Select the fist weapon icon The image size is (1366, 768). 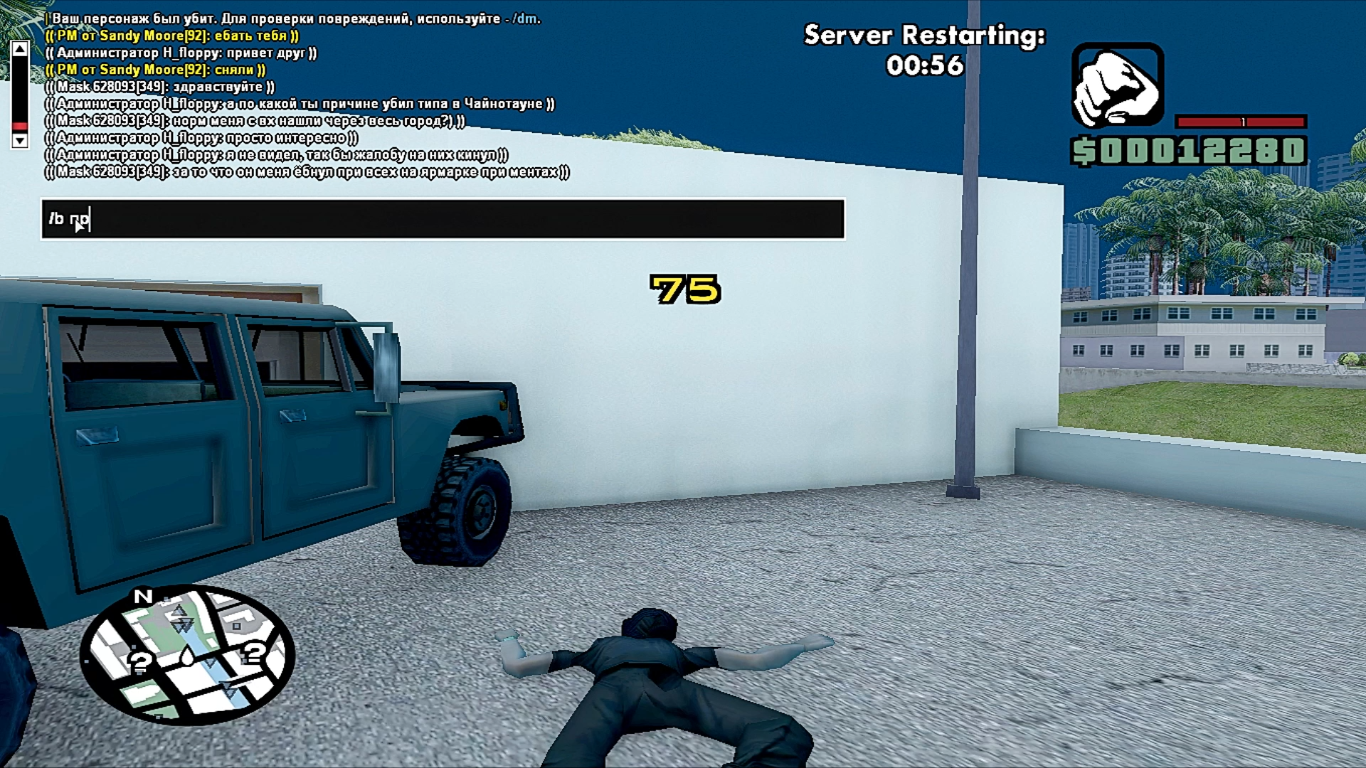tap(1117, 85)
